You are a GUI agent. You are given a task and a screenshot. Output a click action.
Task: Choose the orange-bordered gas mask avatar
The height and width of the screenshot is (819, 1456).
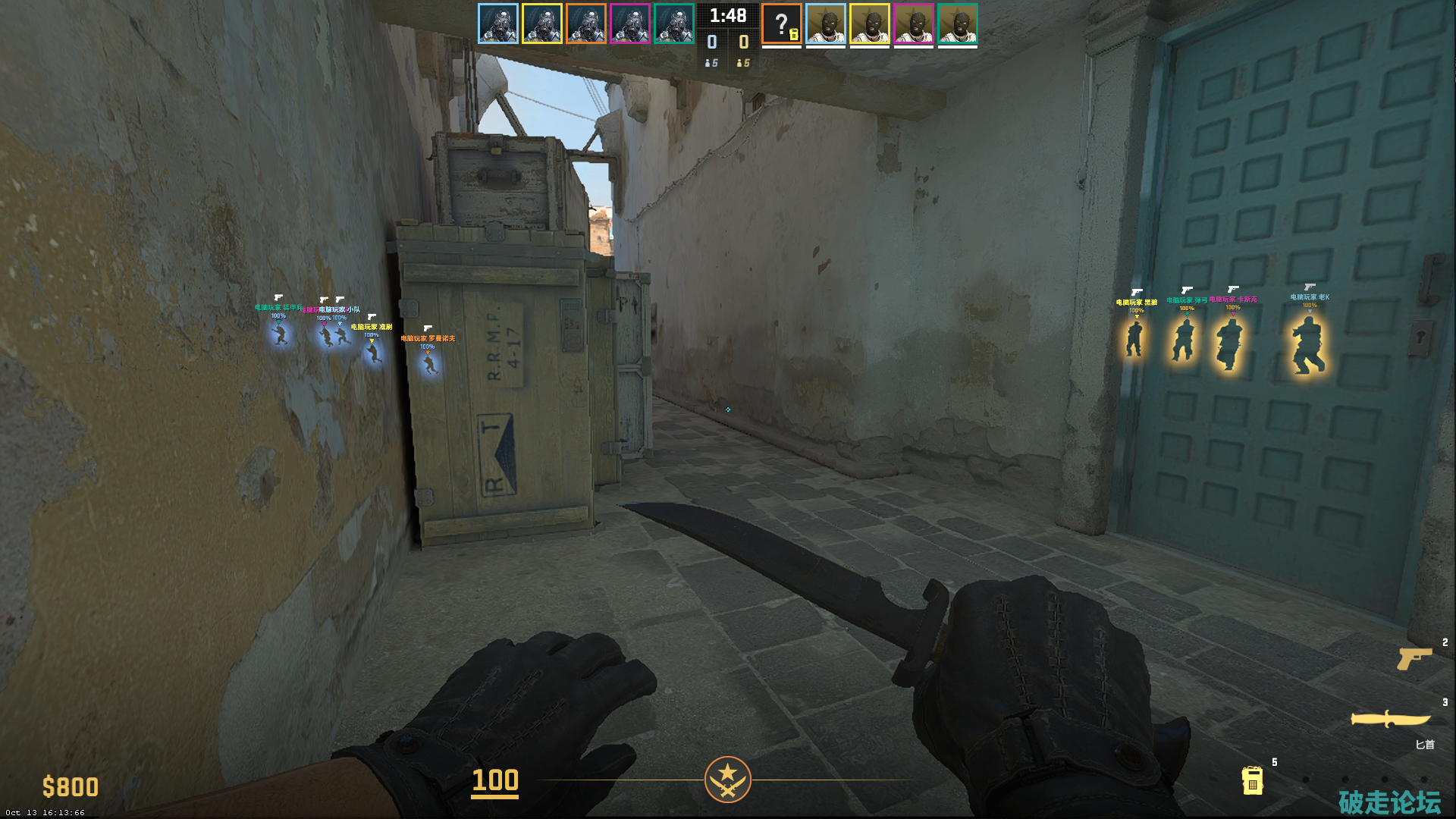click(586, 24)
